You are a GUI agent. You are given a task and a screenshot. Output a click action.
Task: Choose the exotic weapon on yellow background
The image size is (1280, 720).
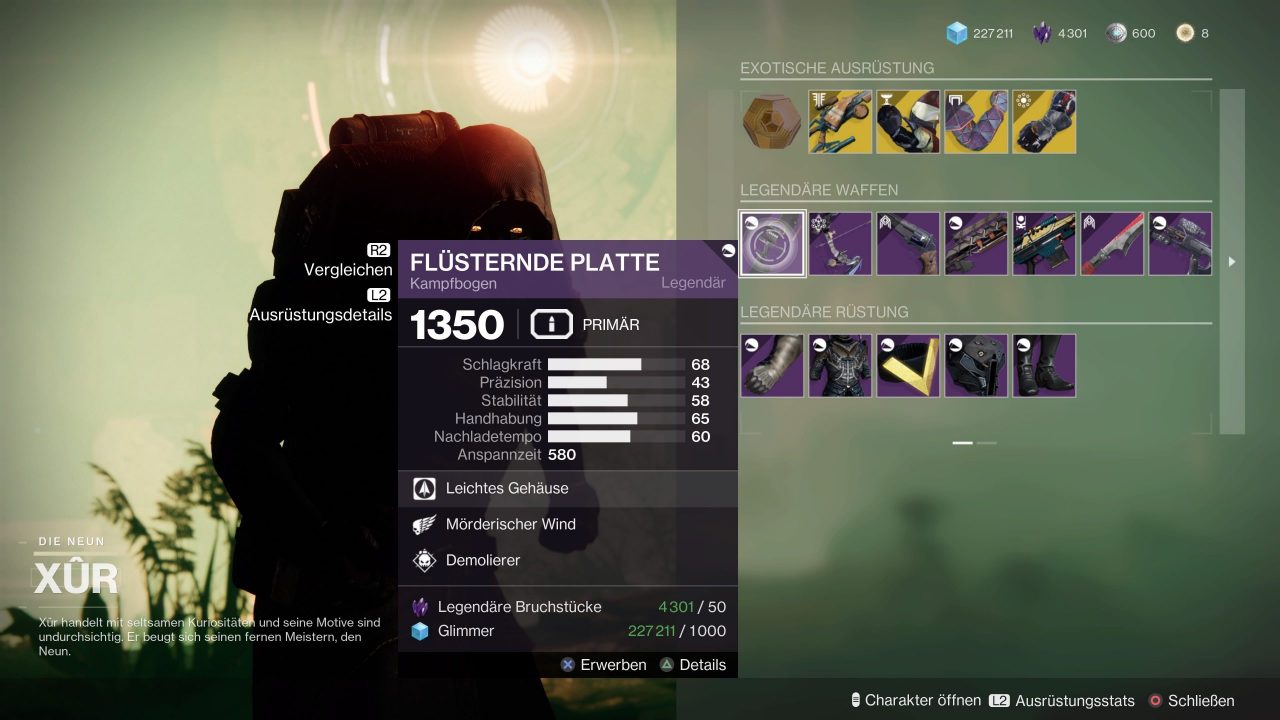click(x=840, y=122)
